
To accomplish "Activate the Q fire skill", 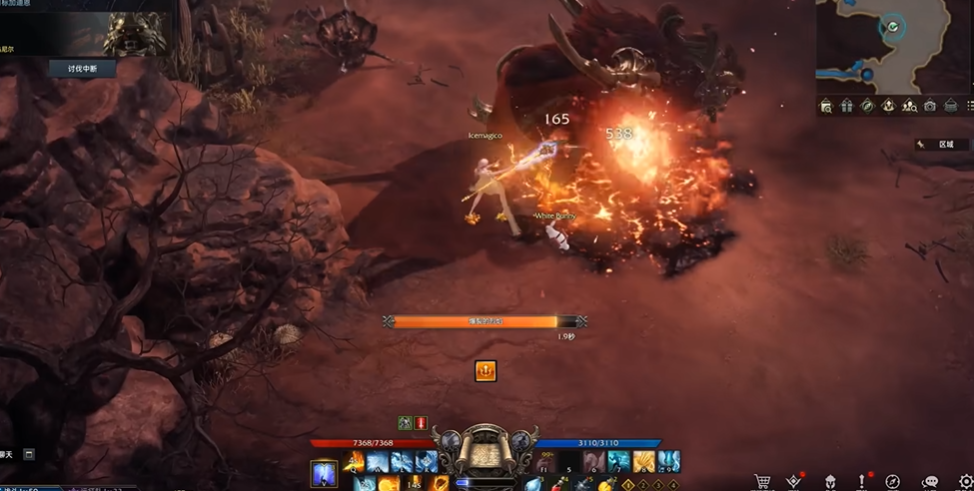I will coord(354,462).
